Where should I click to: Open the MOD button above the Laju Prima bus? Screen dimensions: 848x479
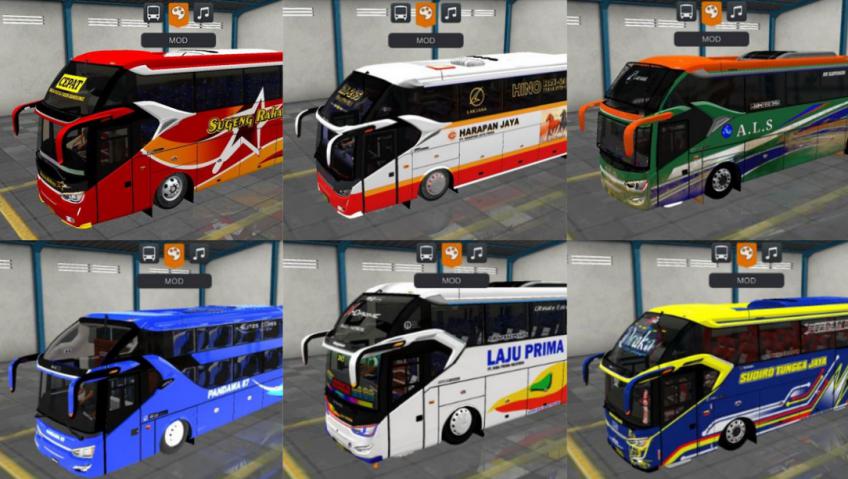(451, 281)
